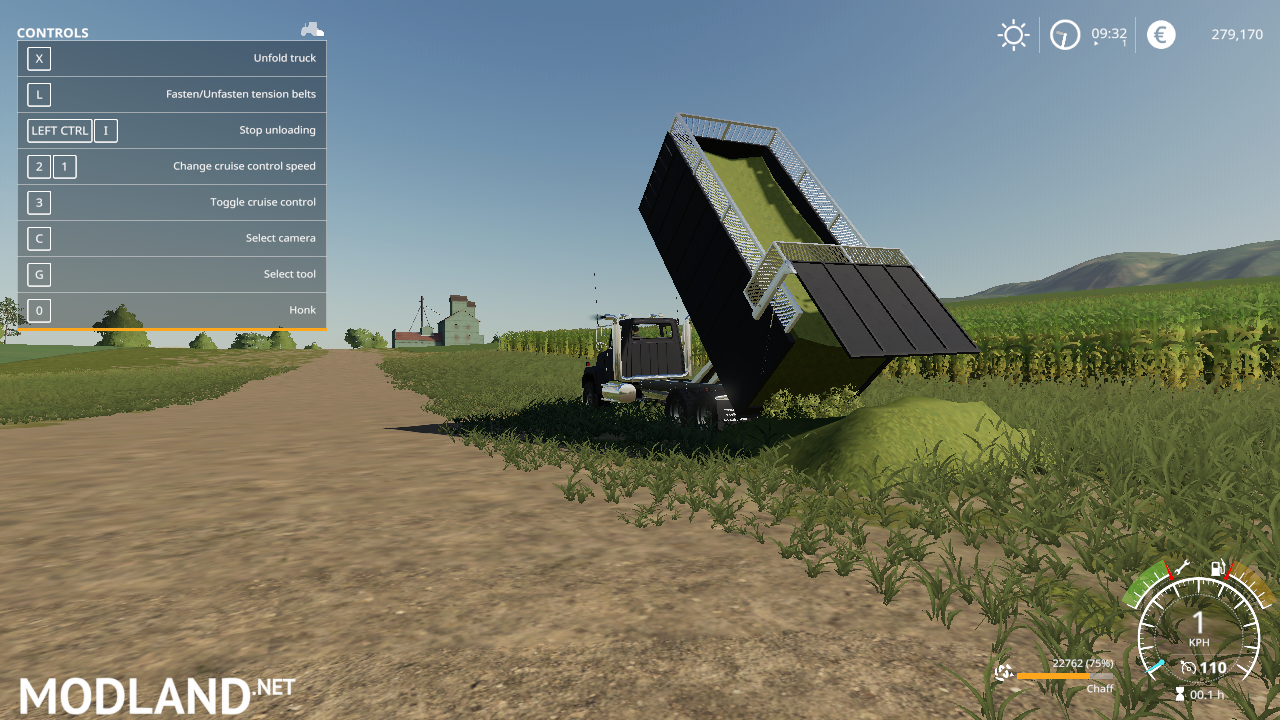Click the fuel pump icon above the speedometer
This screenshot has width=1280, height=720.
1217,568
